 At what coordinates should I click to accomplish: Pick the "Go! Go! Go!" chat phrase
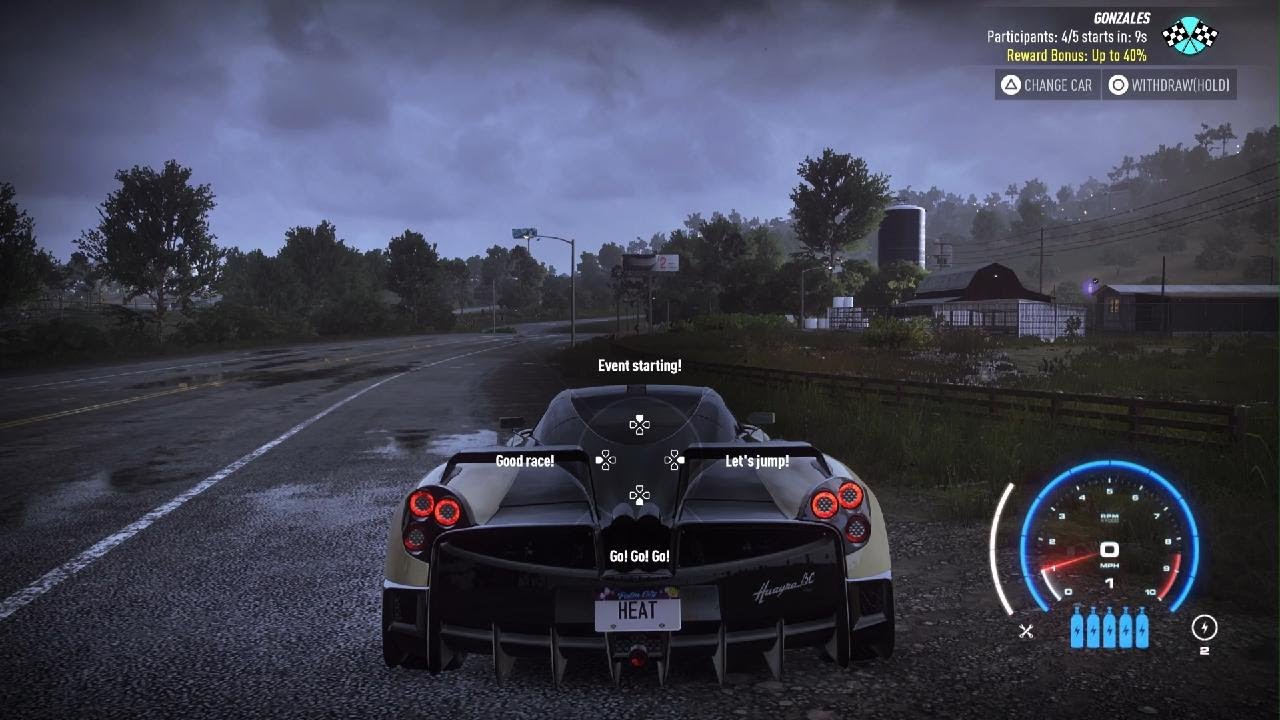639,556
